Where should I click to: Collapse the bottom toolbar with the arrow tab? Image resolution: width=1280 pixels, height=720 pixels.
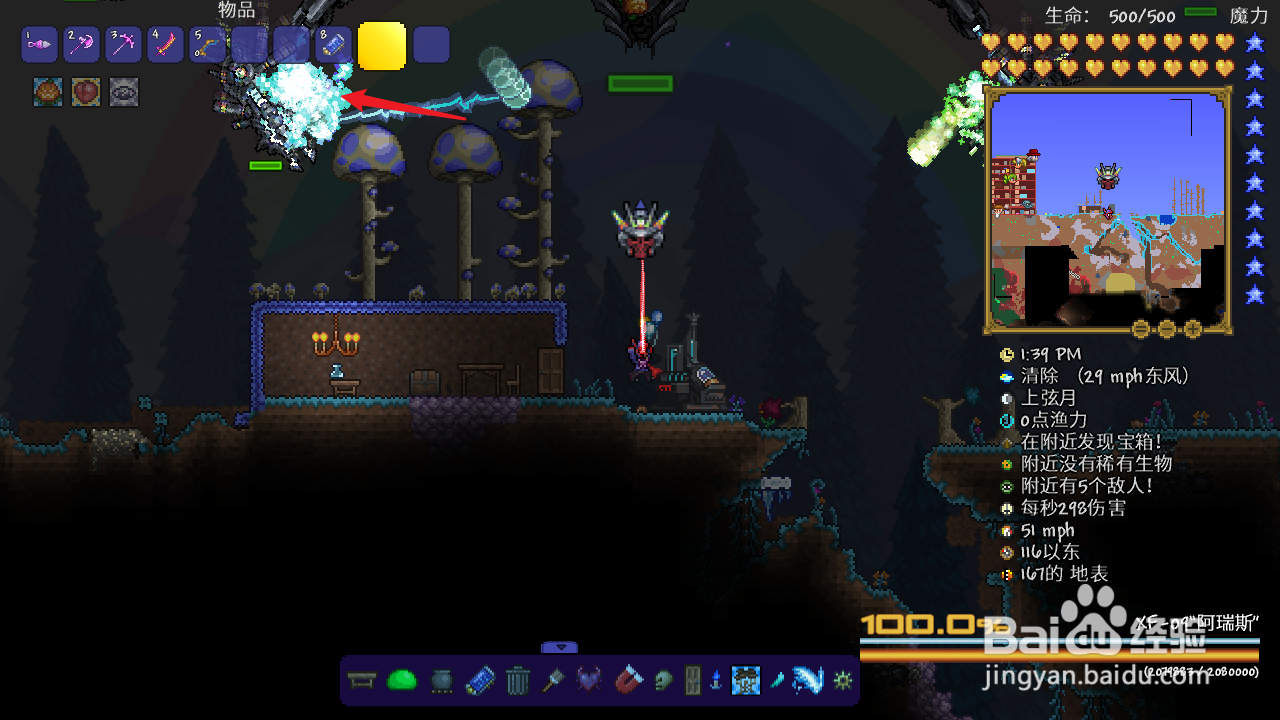coord(560,648)
